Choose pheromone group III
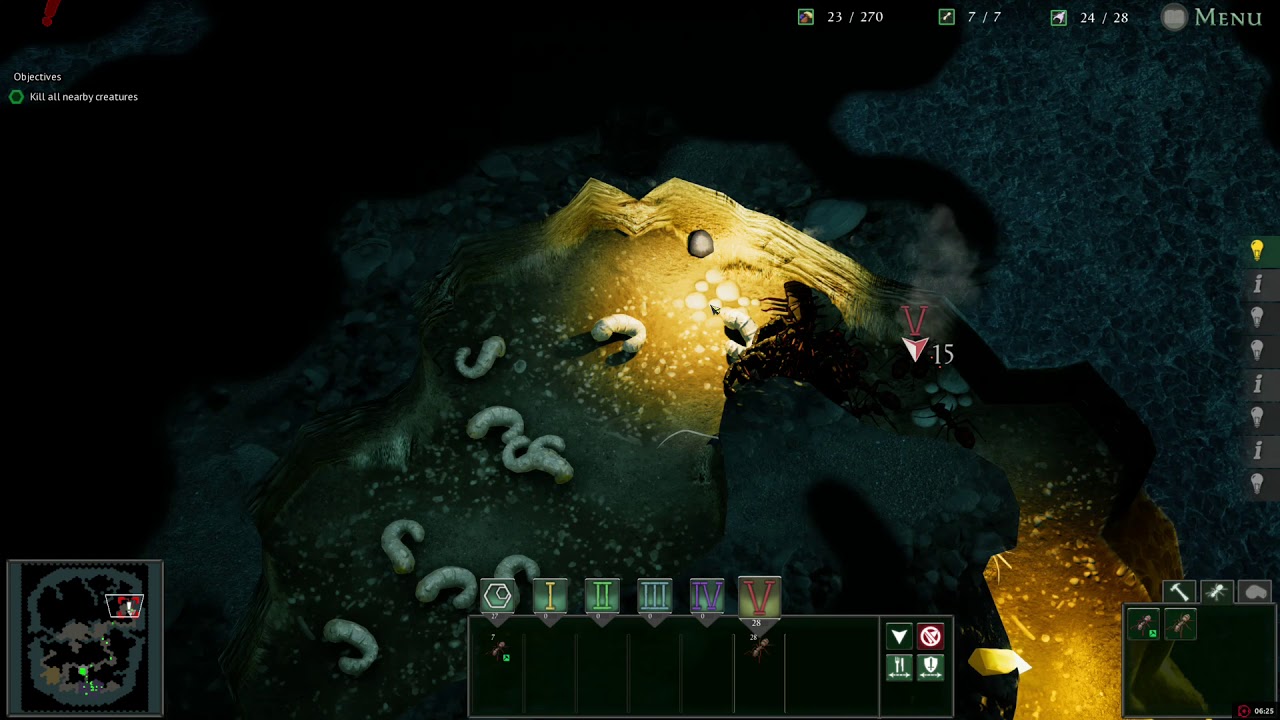Viewport: 1280px width, 720px height. (x=654, y=597)
